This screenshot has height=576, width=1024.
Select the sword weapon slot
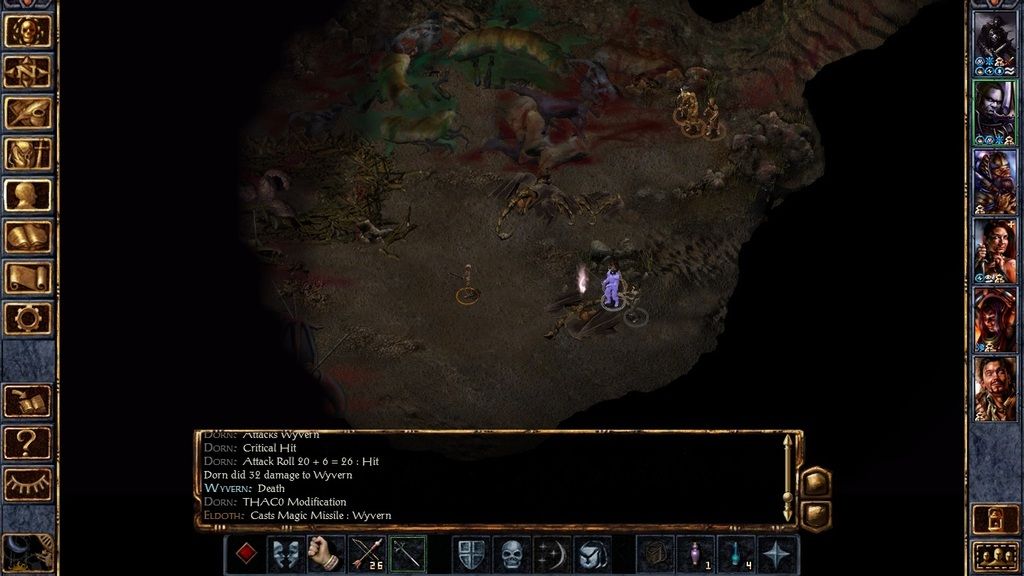[408, 554]
